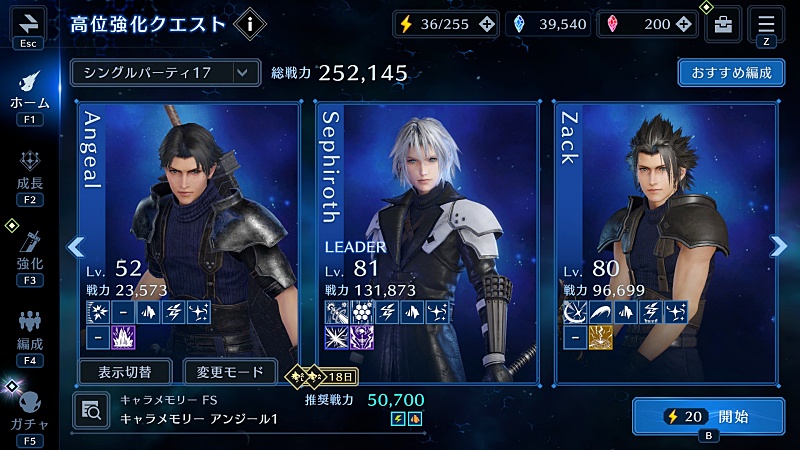Click the 変更モード change mode button
800x450 pixels.
click(x=231, y=372)
